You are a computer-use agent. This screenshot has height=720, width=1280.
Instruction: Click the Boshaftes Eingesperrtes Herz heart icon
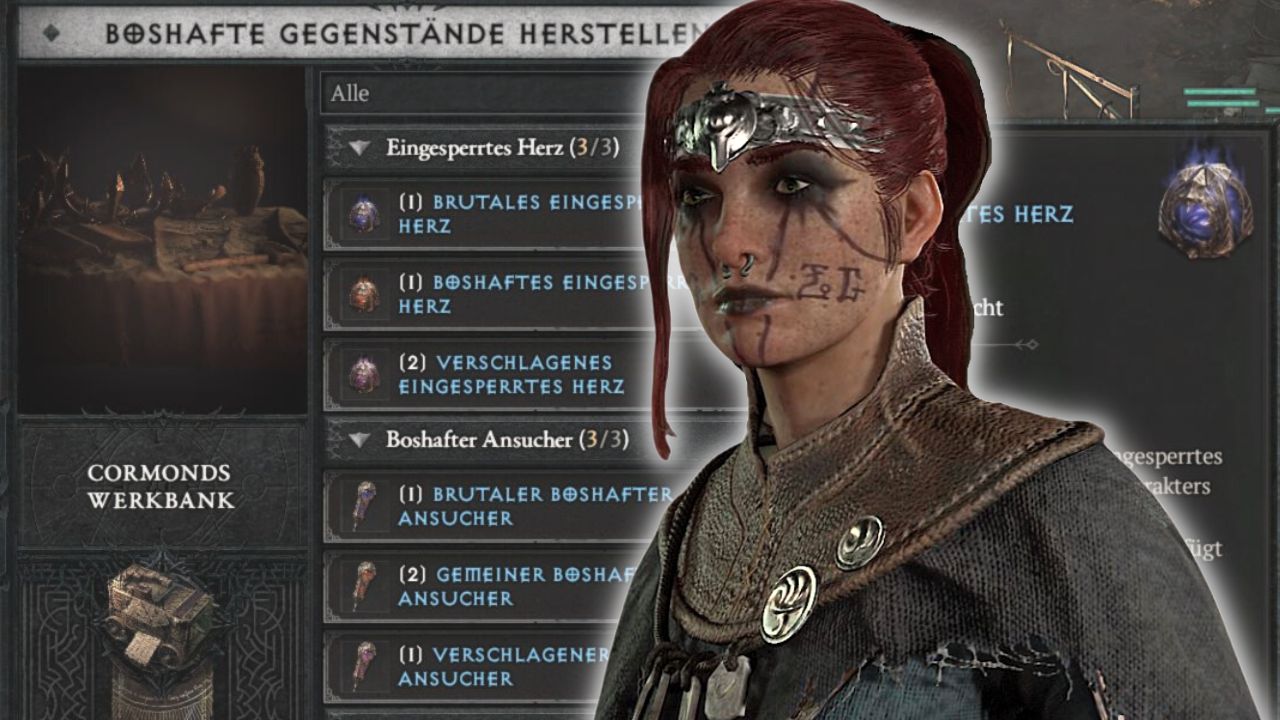(x=360, y=288)
